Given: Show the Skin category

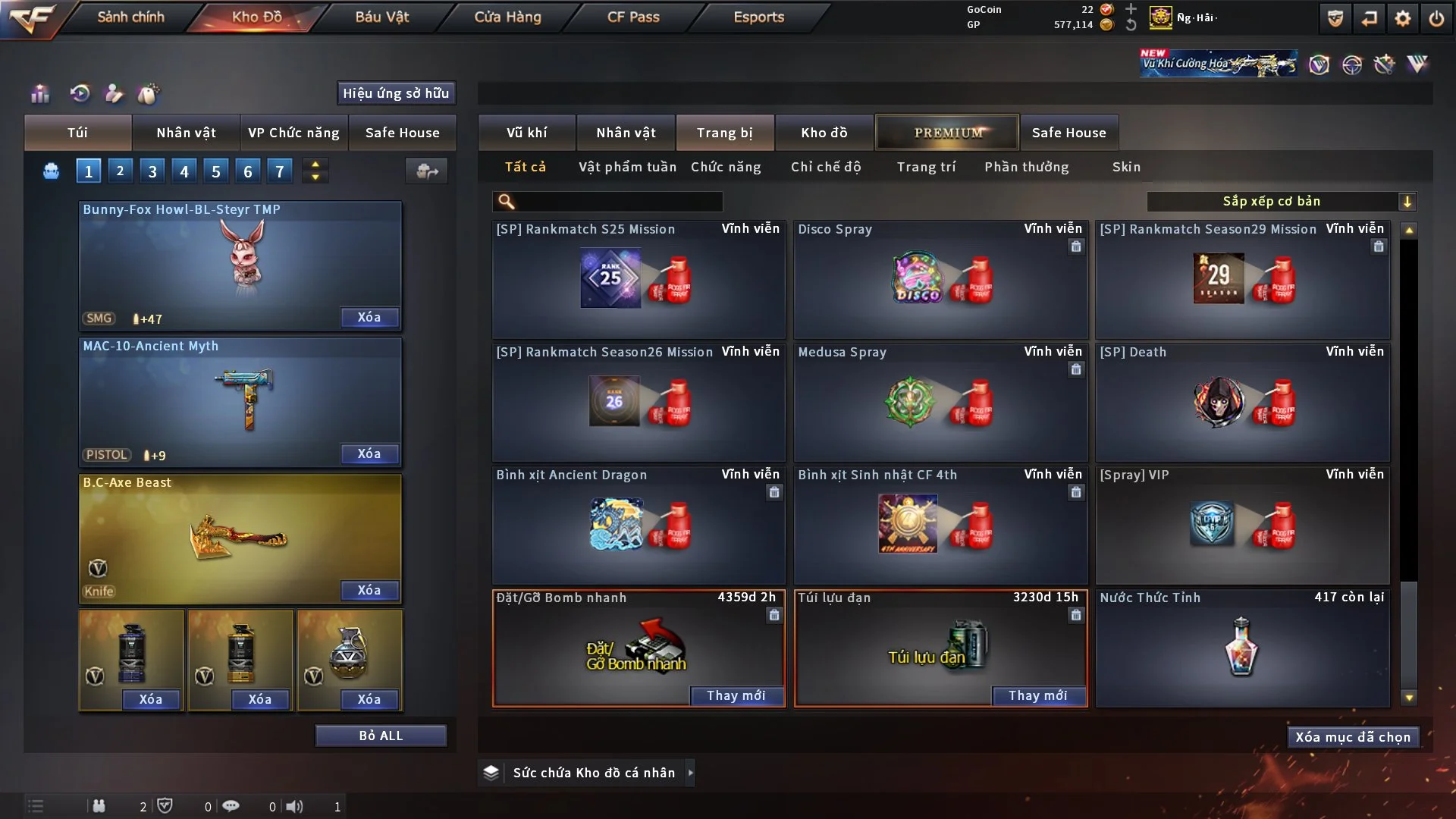Looking at the screenshot, I should [x=1126, y=167].
